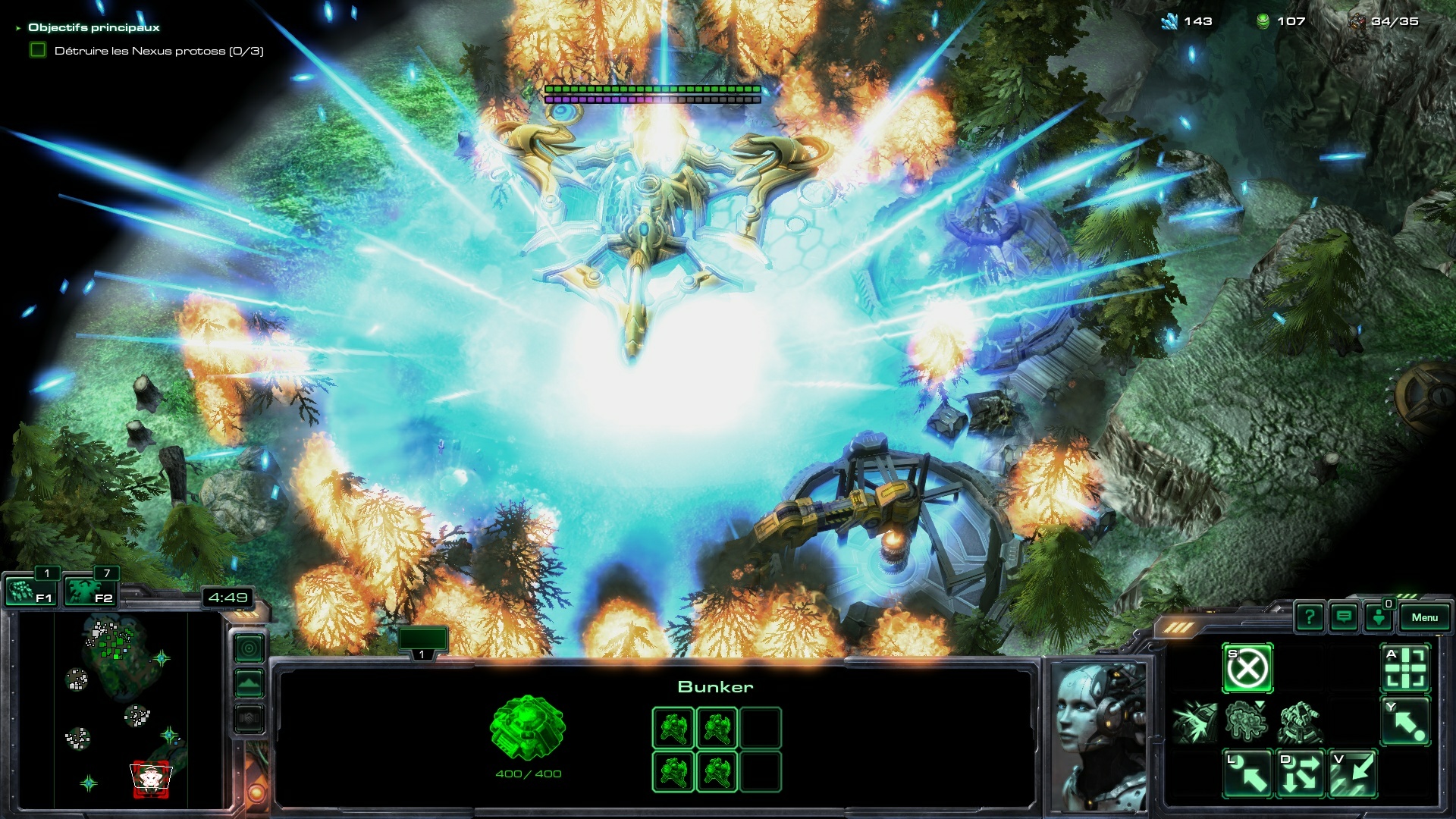The height and width of the screenshot is (819, 1456).
Task: Activate the Salvage bunker command
Action: [1353, 774]
